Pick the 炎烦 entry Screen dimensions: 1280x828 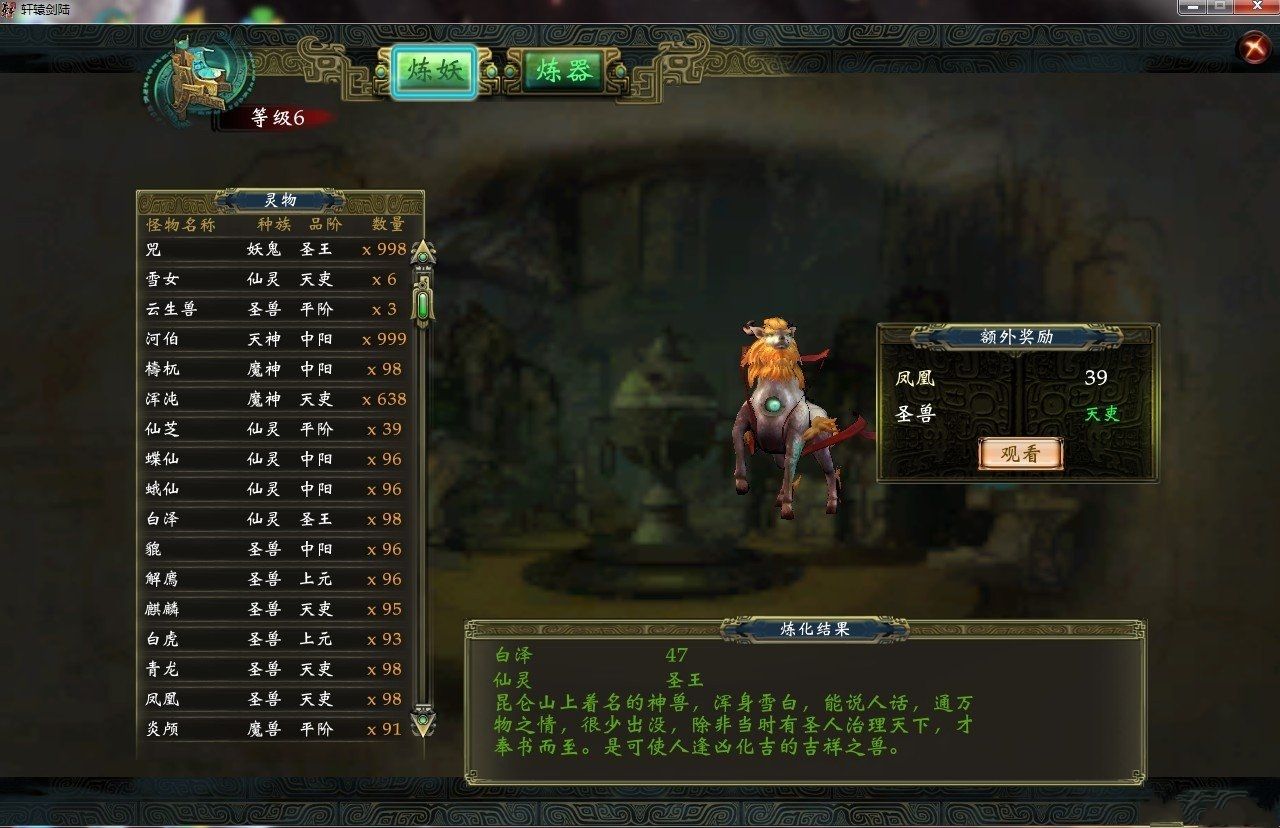(275, 729)
